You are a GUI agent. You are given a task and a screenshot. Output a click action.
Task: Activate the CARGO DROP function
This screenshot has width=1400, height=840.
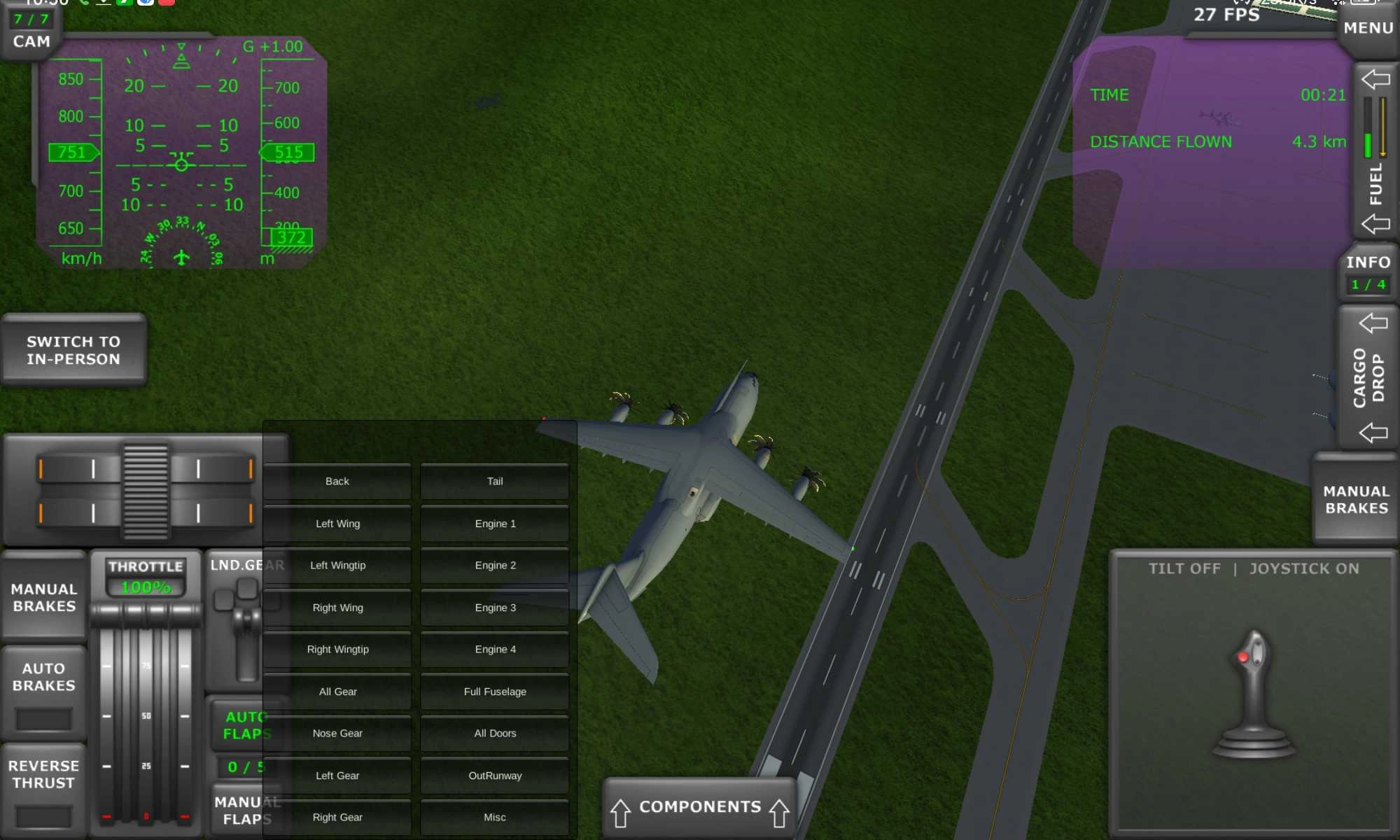(1369, 378)
